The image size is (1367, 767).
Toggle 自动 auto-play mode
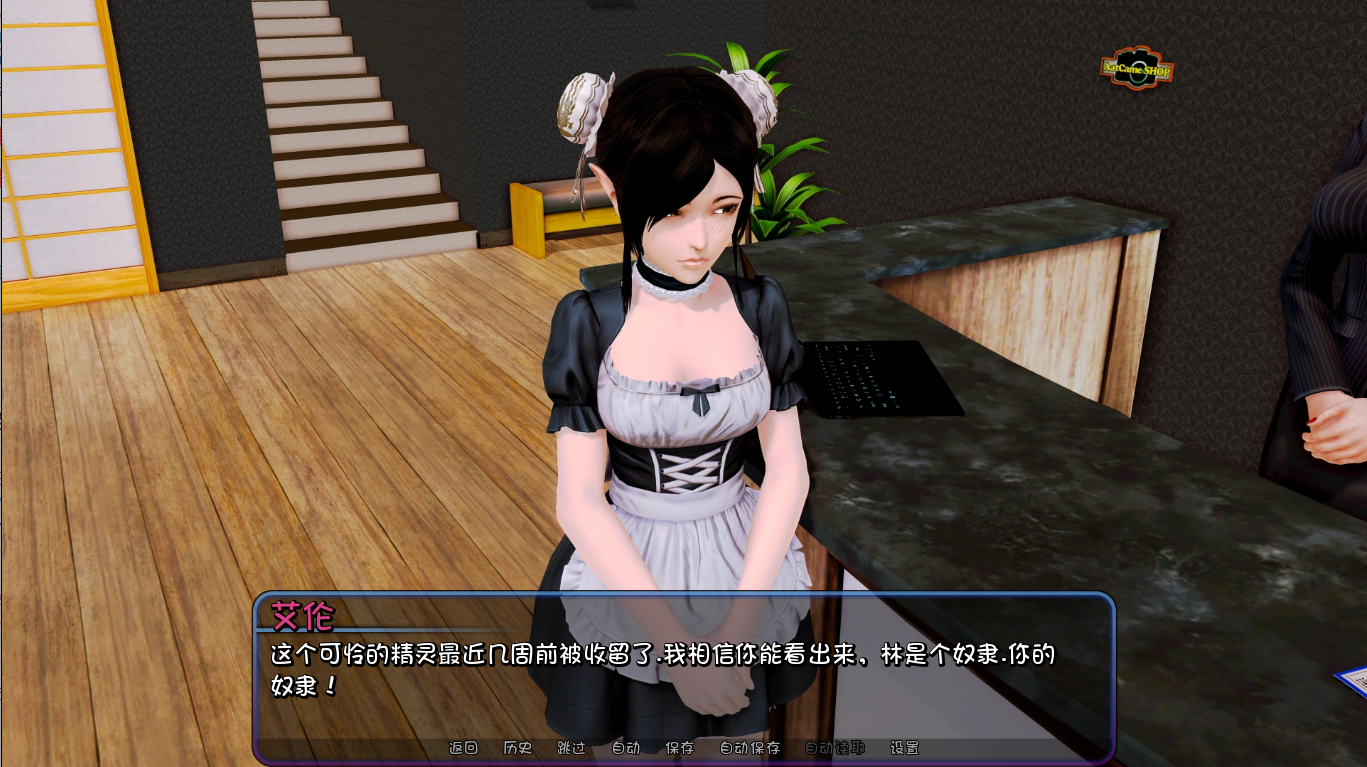(623, 747)
